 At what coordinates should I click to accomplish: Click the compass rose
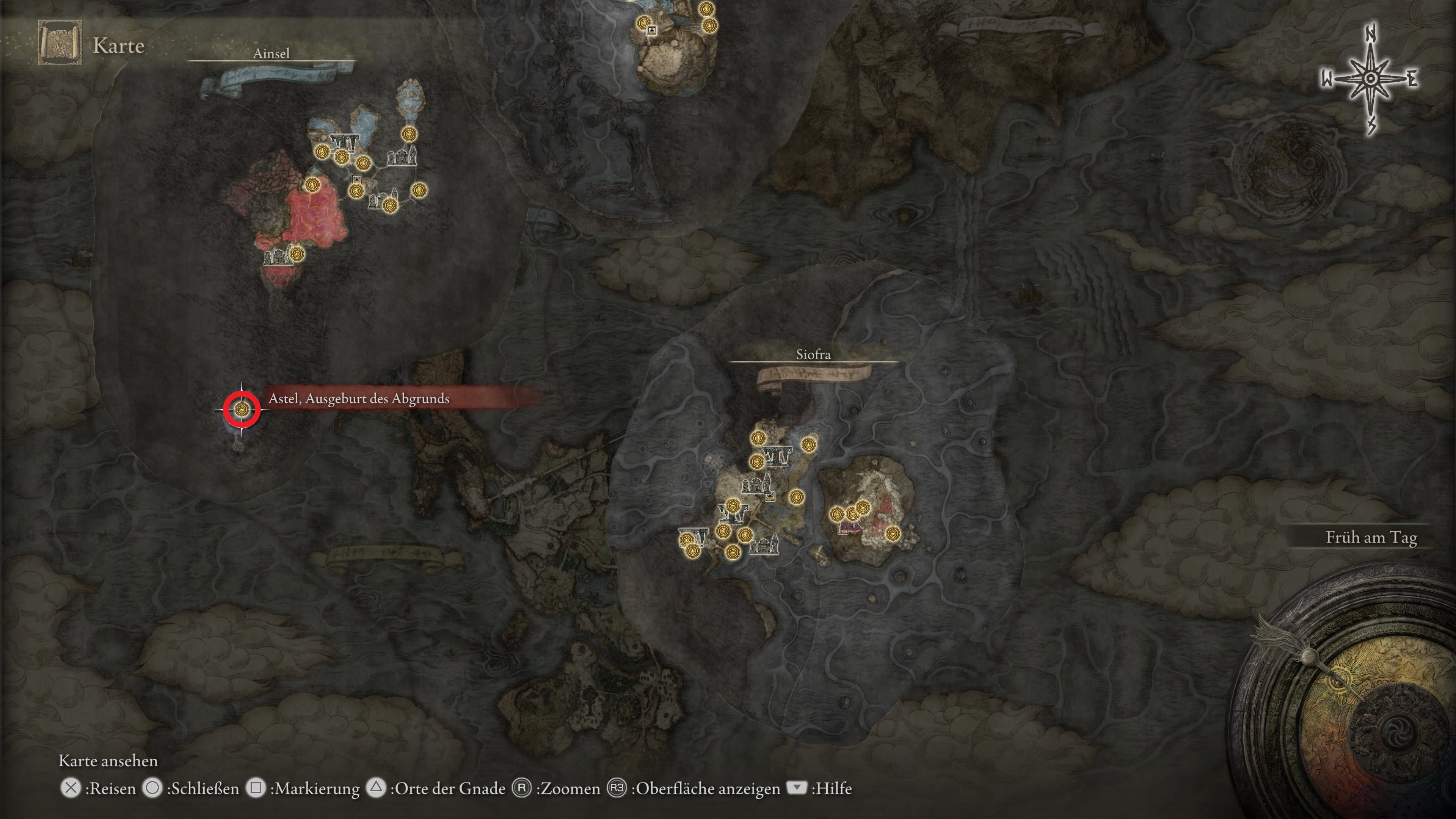coord(1370,79)
